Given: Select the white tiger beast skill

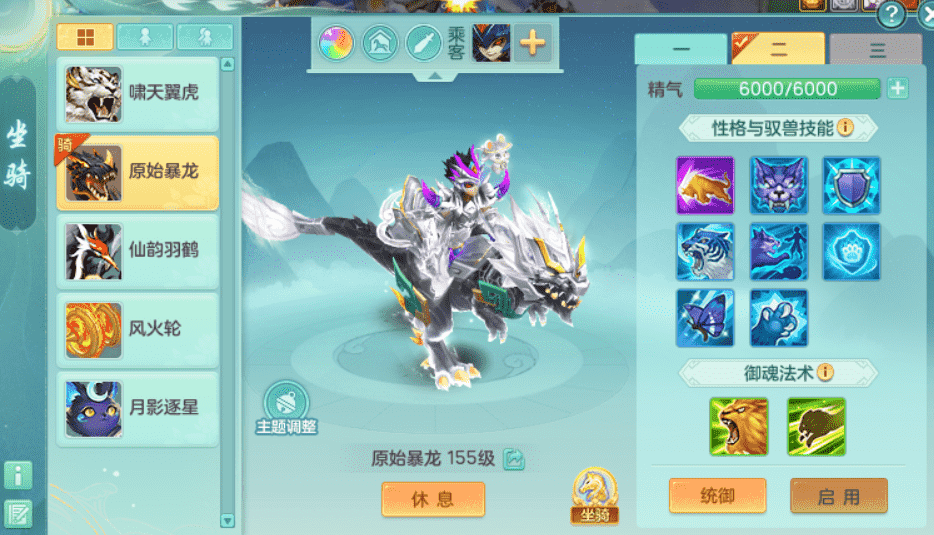Looking at the screenshot, I should [705, 252].
